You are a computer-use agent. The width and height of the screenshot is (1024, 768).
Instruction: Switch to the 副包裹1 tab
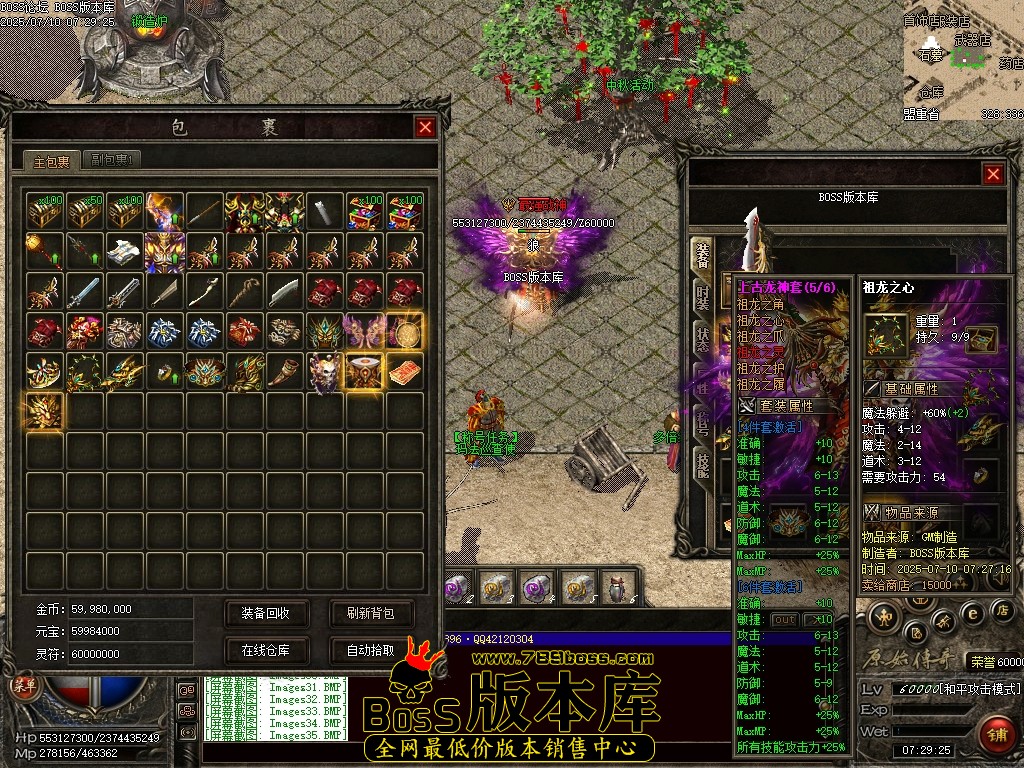coord(110,159)
